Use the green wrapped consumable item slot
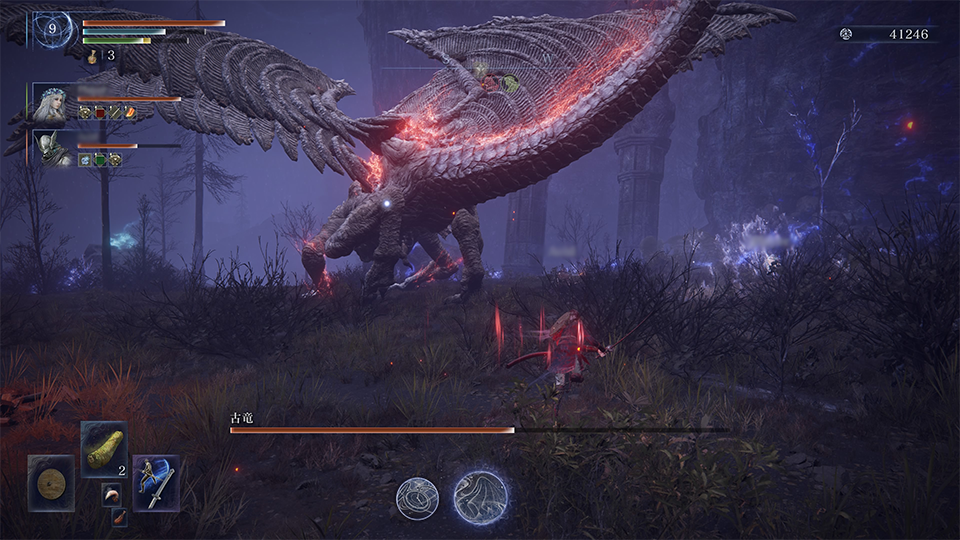 tap(103, 448)
